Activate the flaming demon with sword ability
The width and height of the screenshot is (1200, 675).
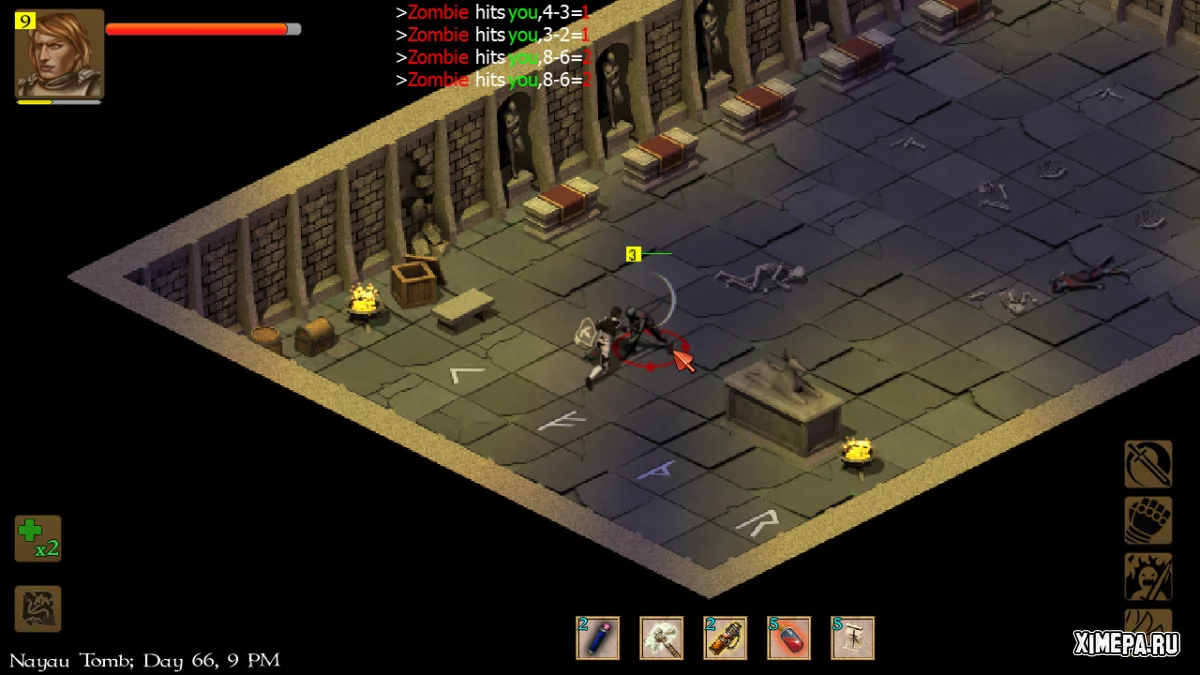click(x=1148, y=576)
